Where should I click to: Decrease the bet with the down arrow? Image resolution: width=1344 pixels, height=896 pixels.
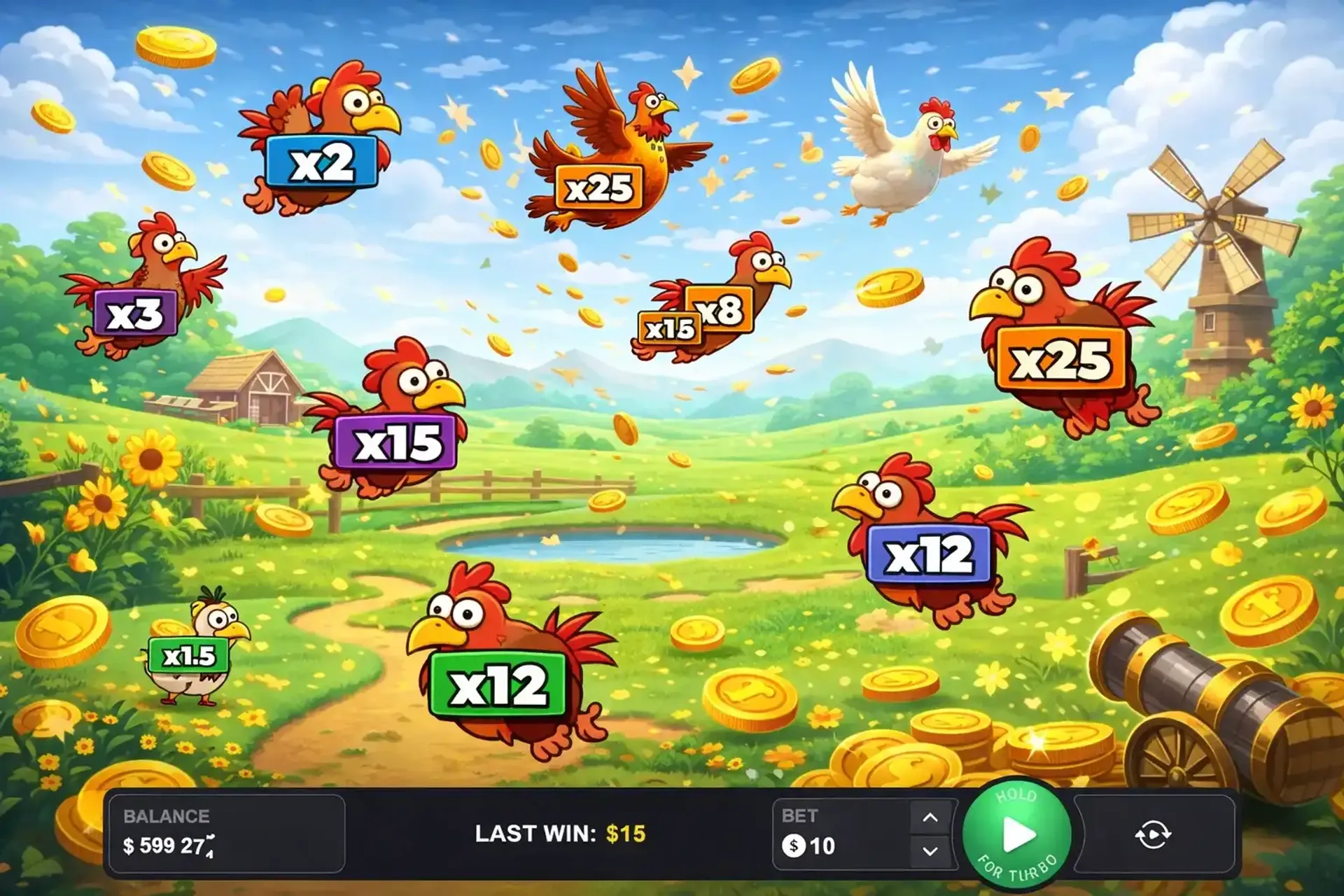tap(930, 851)
